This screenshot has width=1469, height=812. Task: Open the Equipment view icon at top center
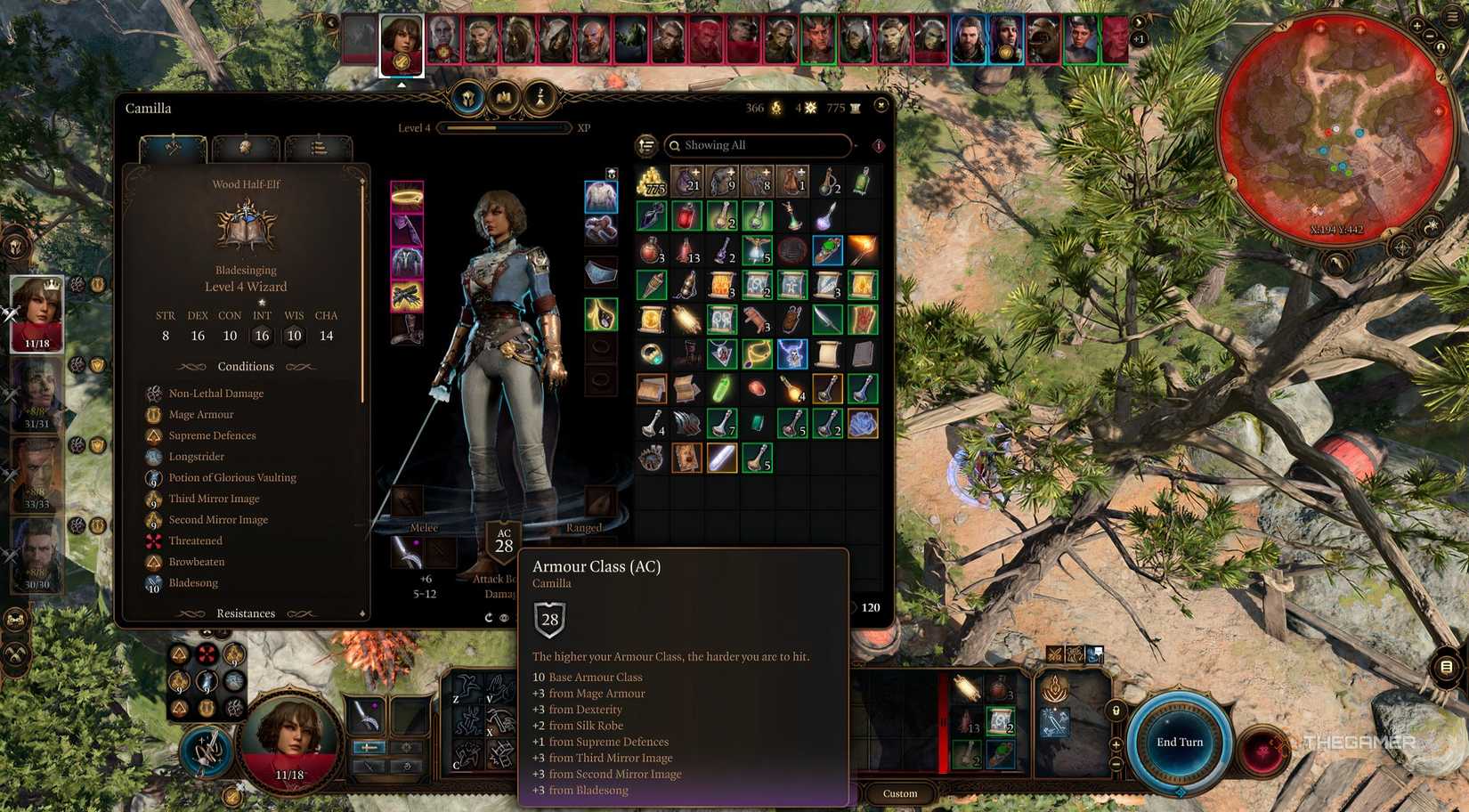469,99
